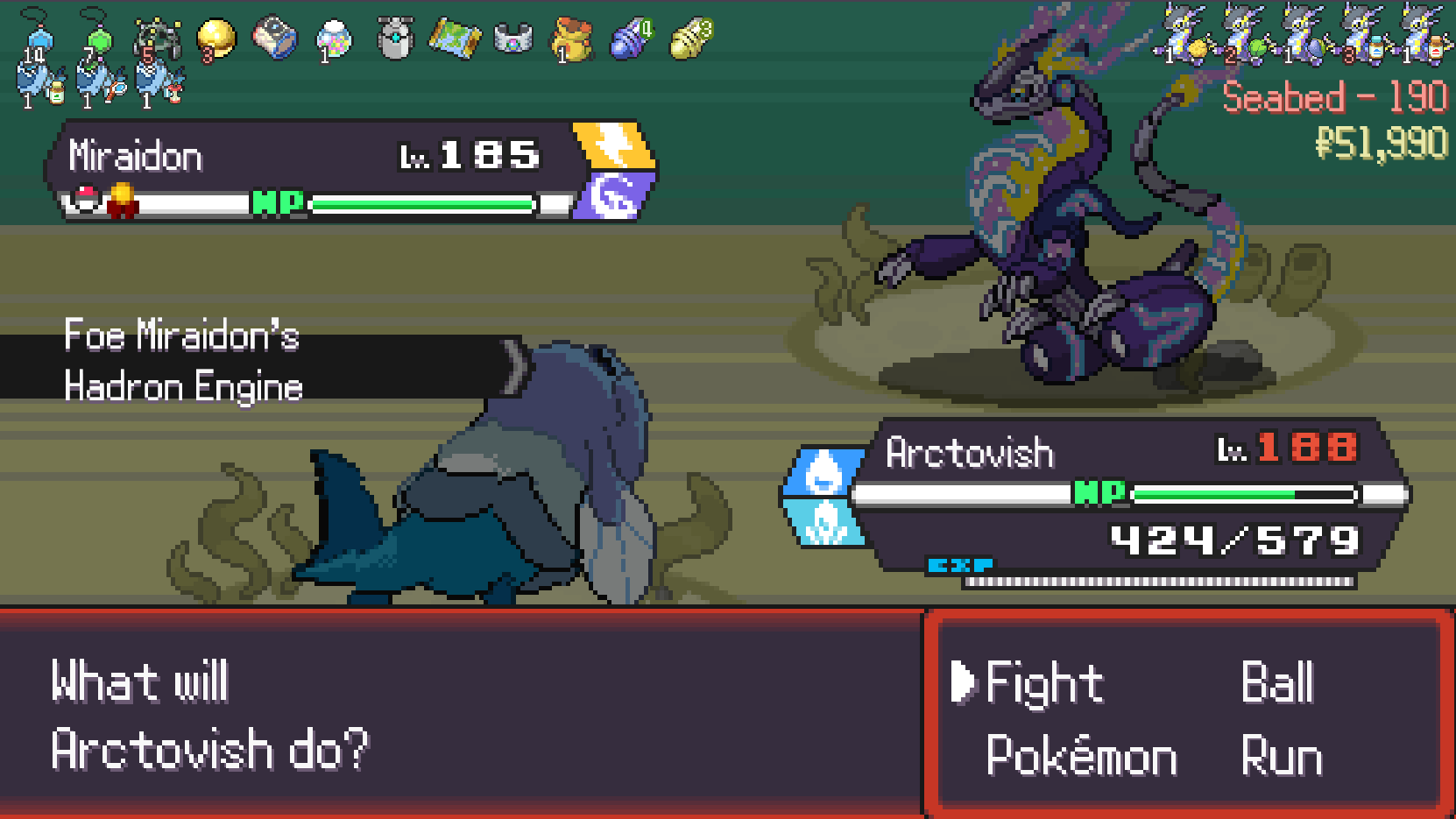Image resolution: width=1456 pixels, height=819 pixels.
Task: Click the candy jar icon
Action: pos(334,39)
